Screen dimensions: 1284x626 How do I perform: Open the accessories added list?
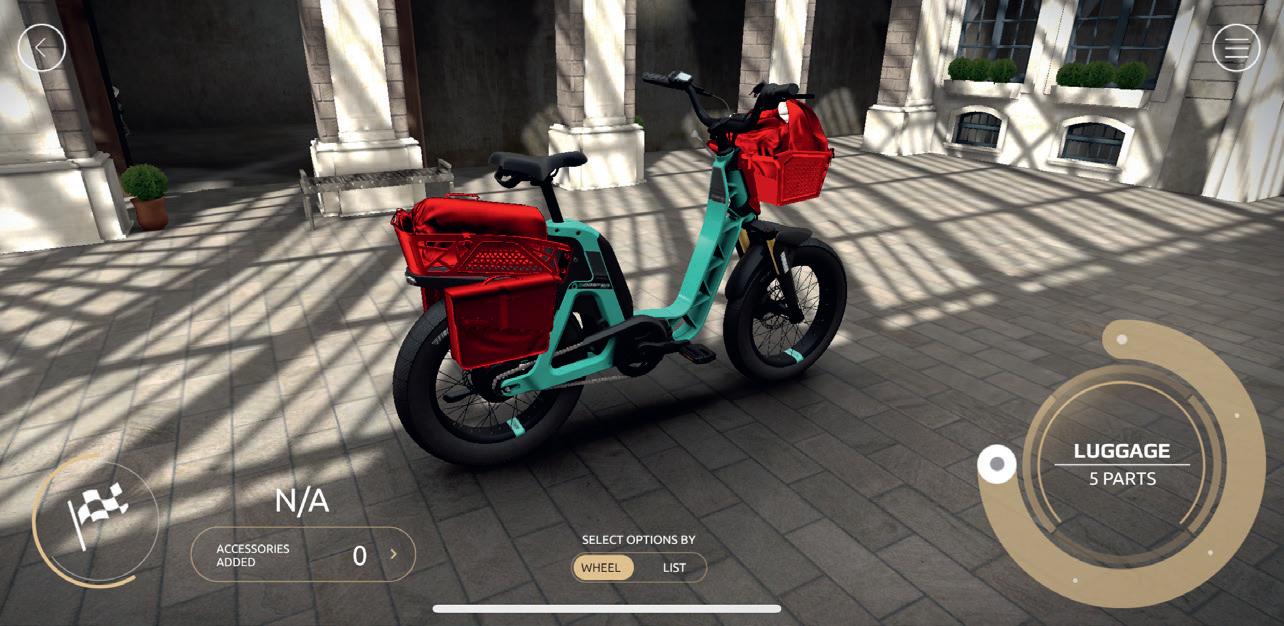coord(303,555)
